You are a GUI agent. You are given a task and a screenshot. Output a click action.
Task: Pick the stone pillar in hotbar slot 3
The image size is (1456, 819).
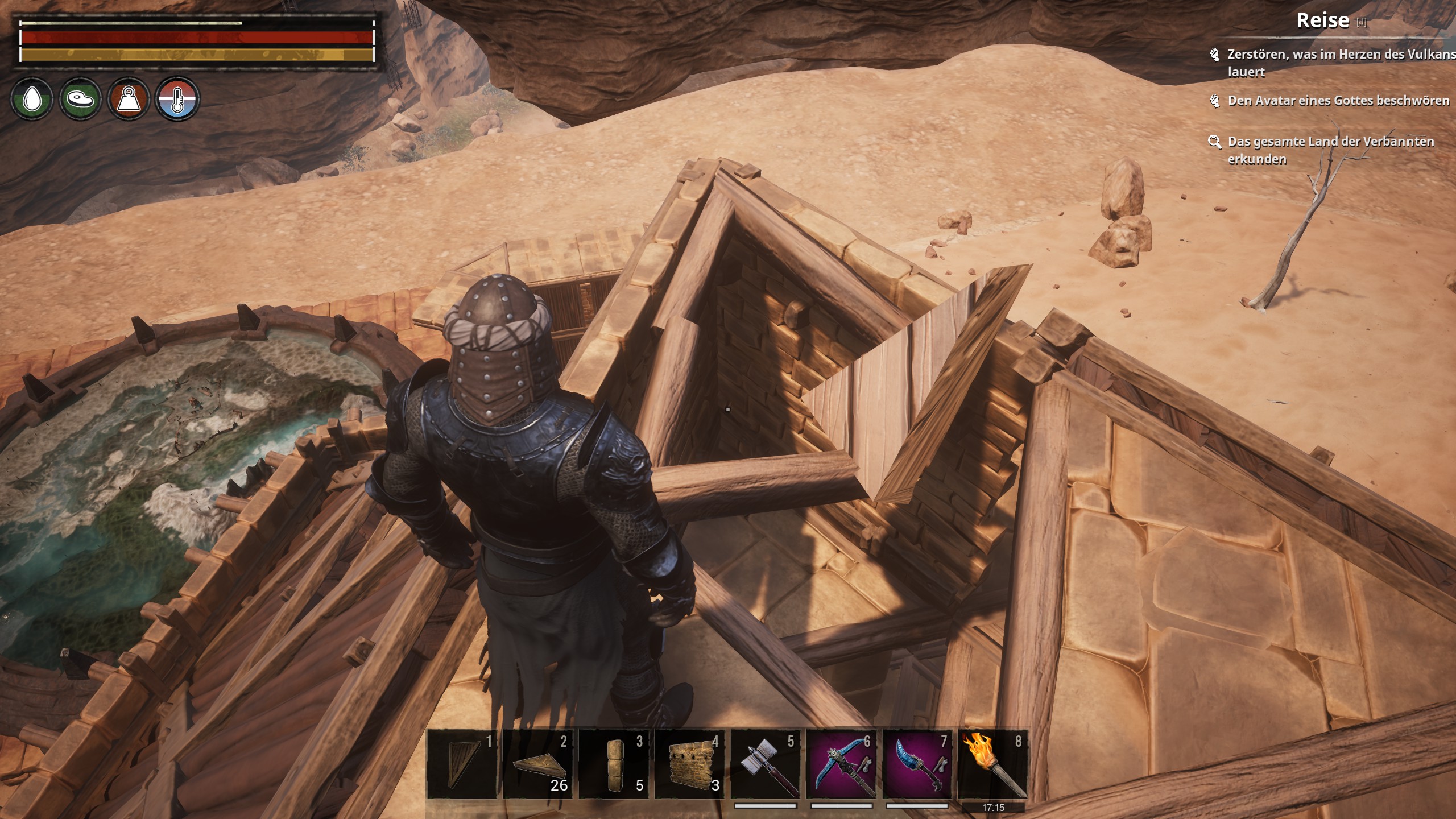pyautogui.click(x=614, y=764)
